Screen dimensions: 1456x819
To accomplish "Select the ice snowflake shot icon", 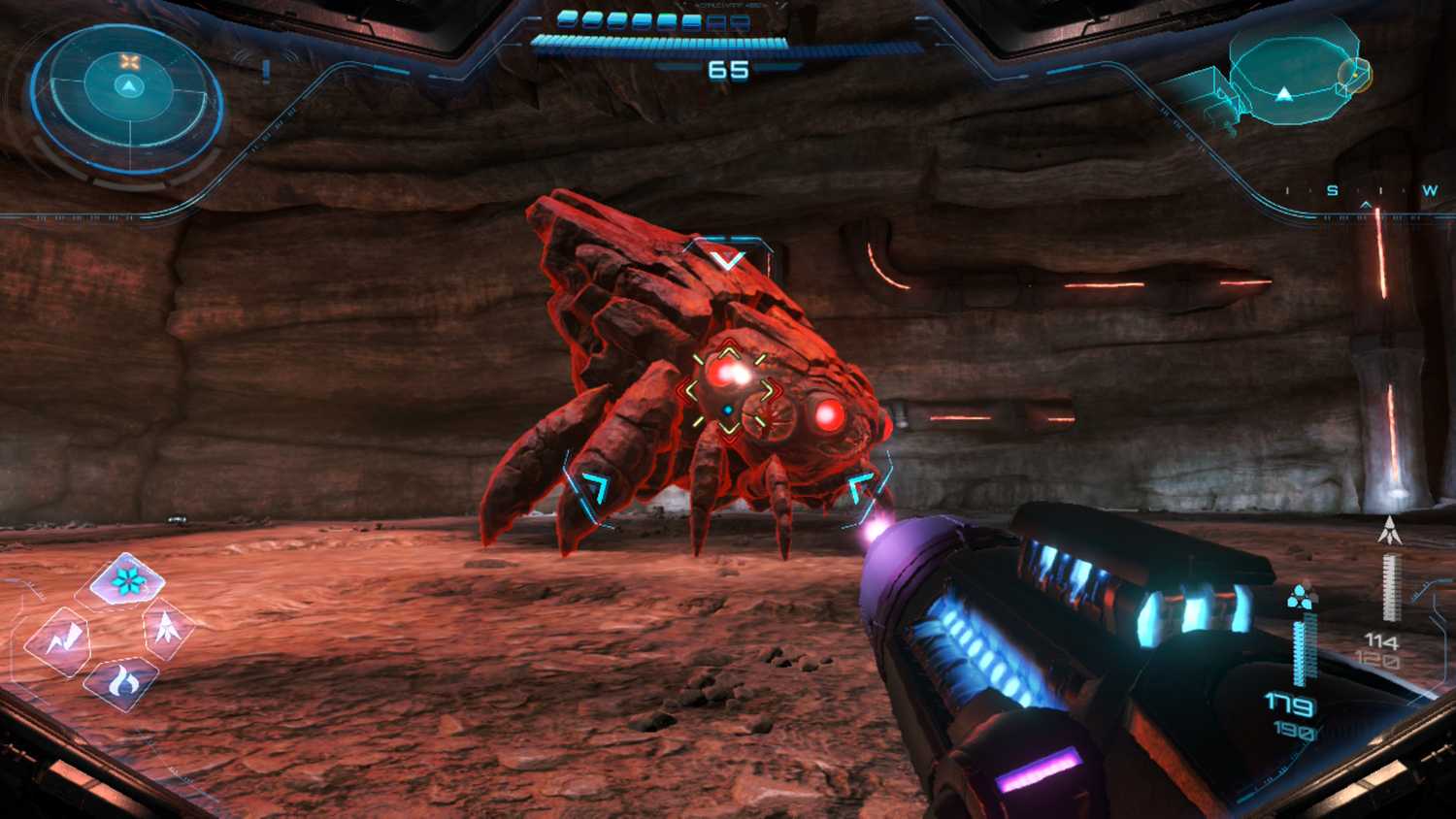I will pos(126,581).
